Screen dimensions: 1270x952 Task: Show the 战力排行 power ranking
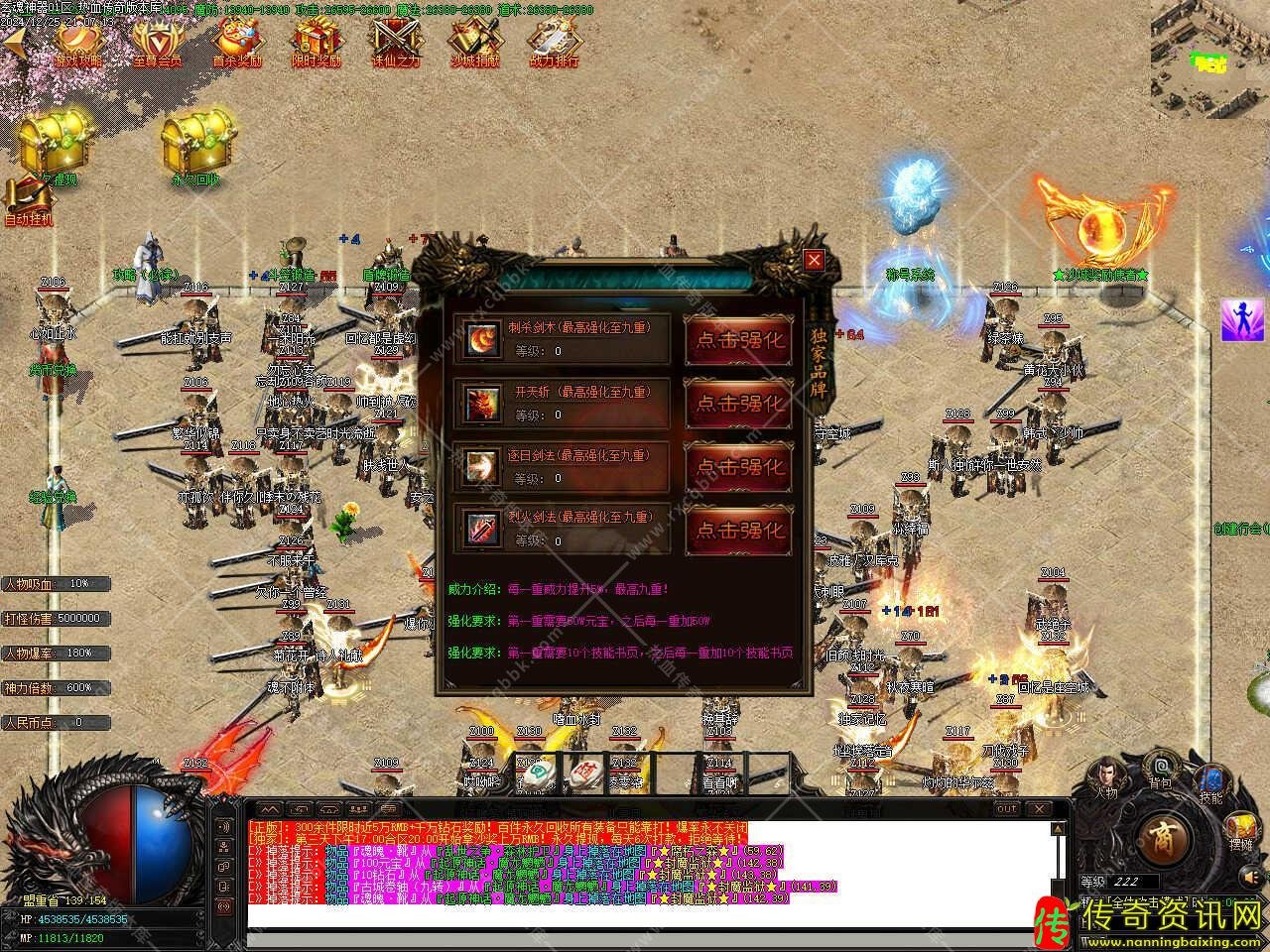[x=554, y=43]
